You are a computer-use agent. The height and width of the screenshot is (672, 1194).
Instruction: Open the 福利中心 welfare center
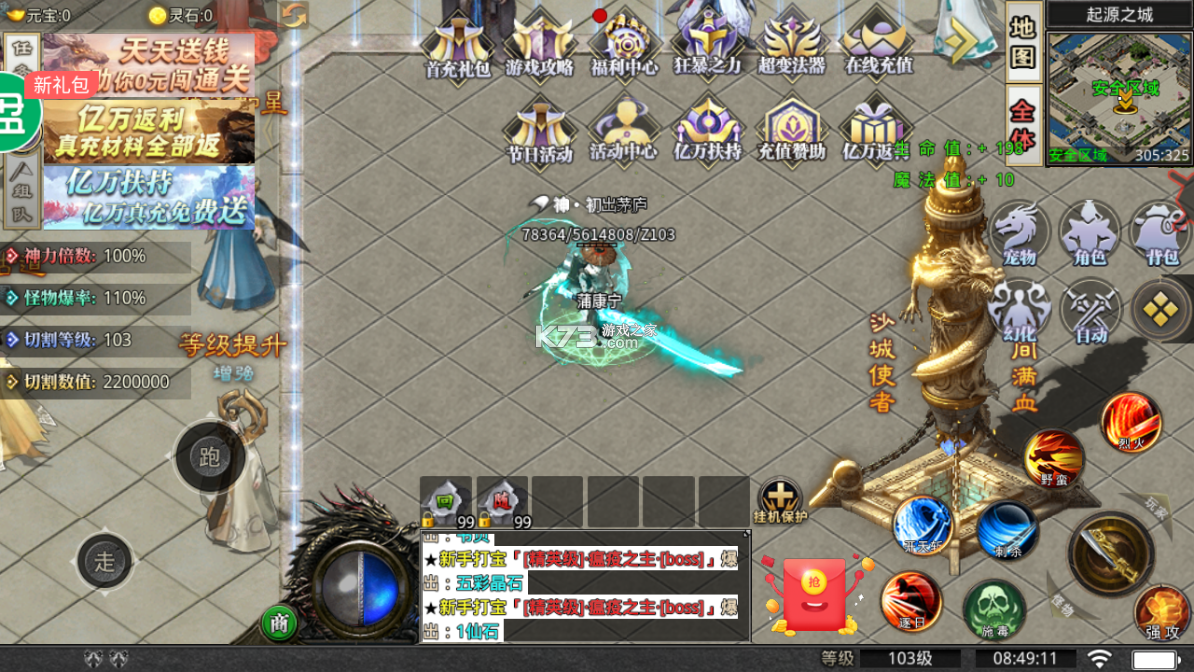pyautogui.click(x=624, y=44)
